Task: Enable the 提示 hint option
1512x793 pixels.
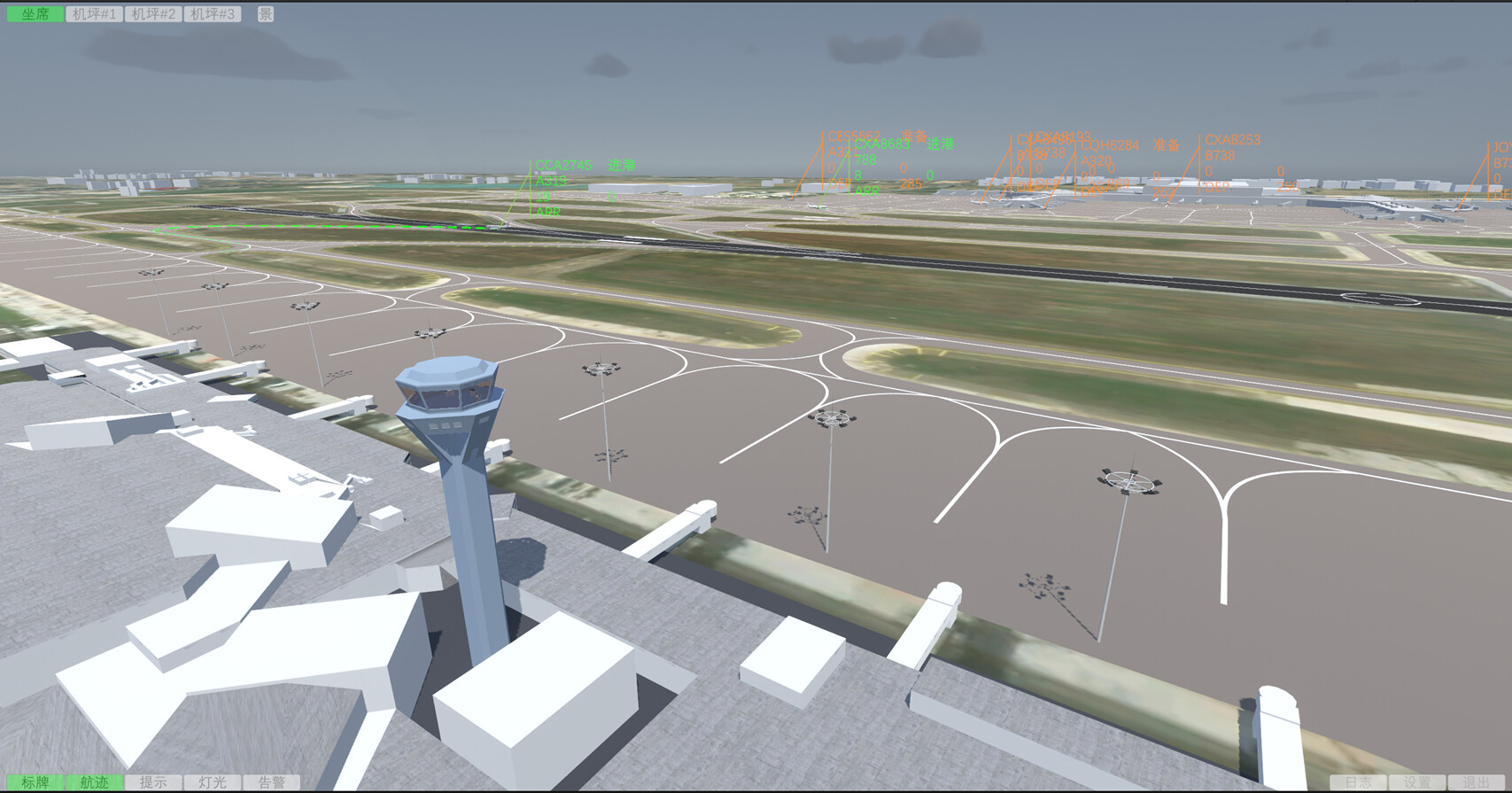Action: pos(152,783)
